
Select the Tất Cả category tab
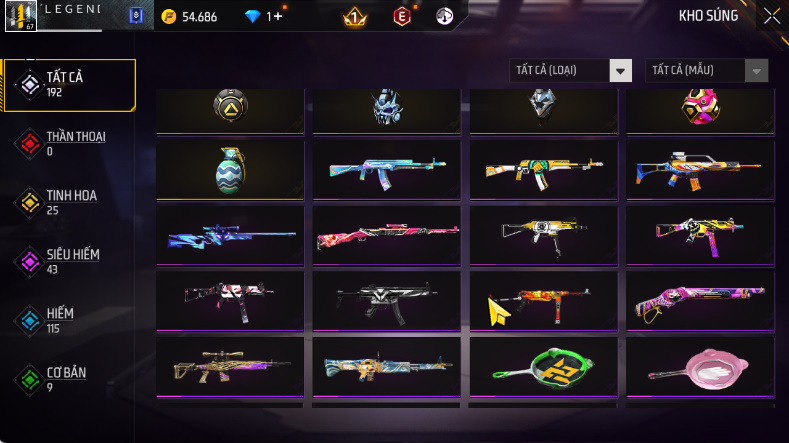tap(69, 84)
